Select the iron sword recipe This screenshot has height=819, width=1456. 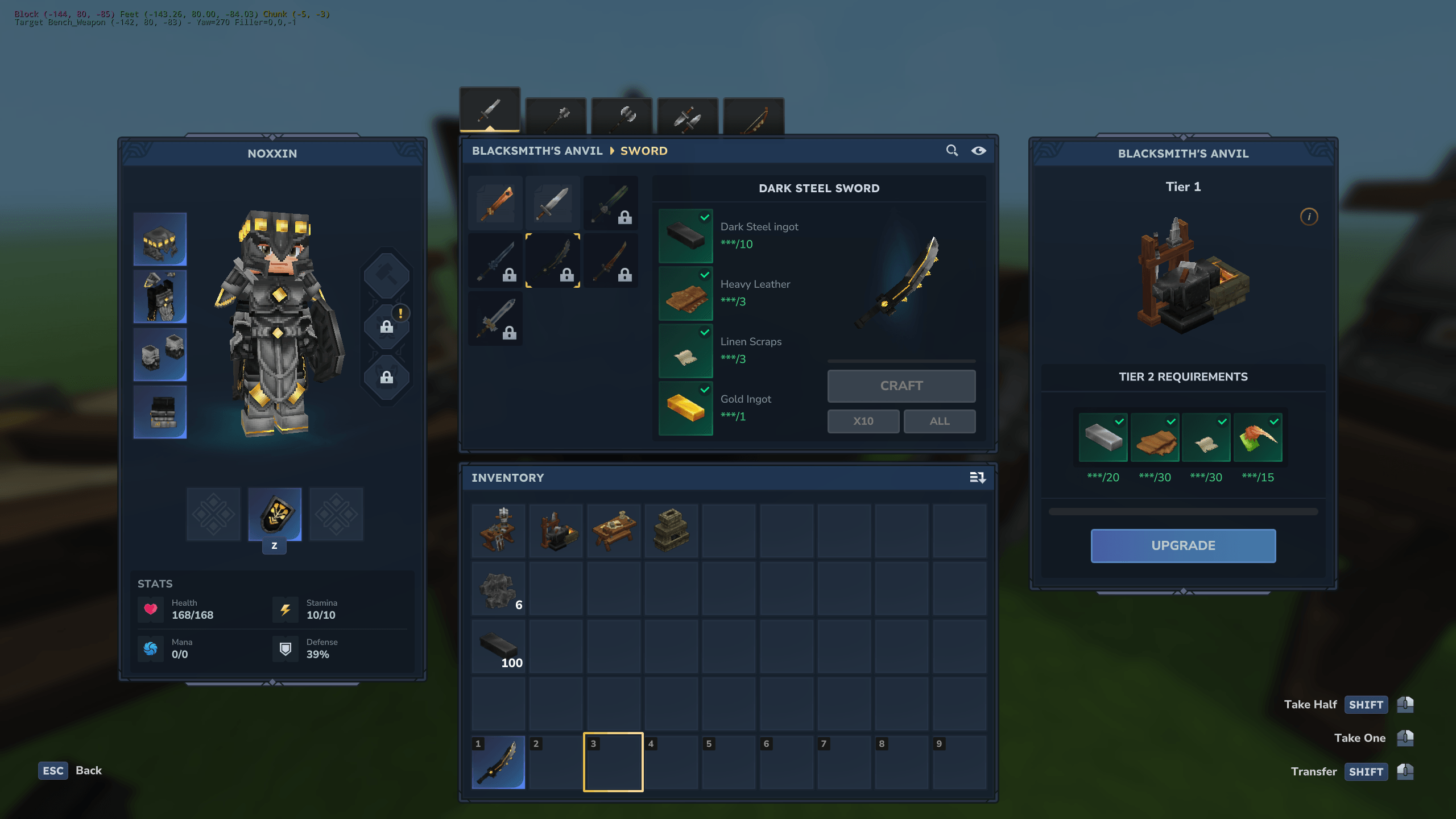tap(553, 202)
